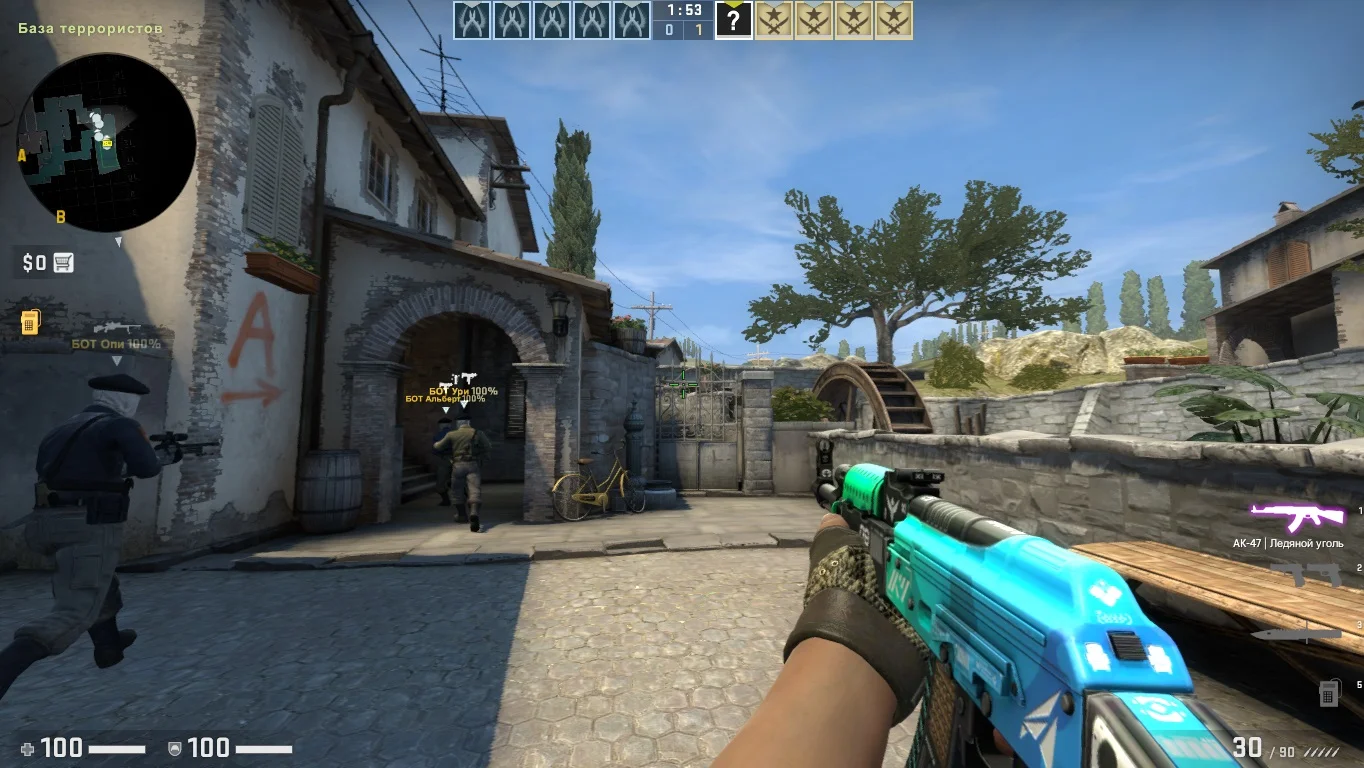Select the AK-47 weapon slot
Screen dimensions: 1364x768
tap(1297, 518)
